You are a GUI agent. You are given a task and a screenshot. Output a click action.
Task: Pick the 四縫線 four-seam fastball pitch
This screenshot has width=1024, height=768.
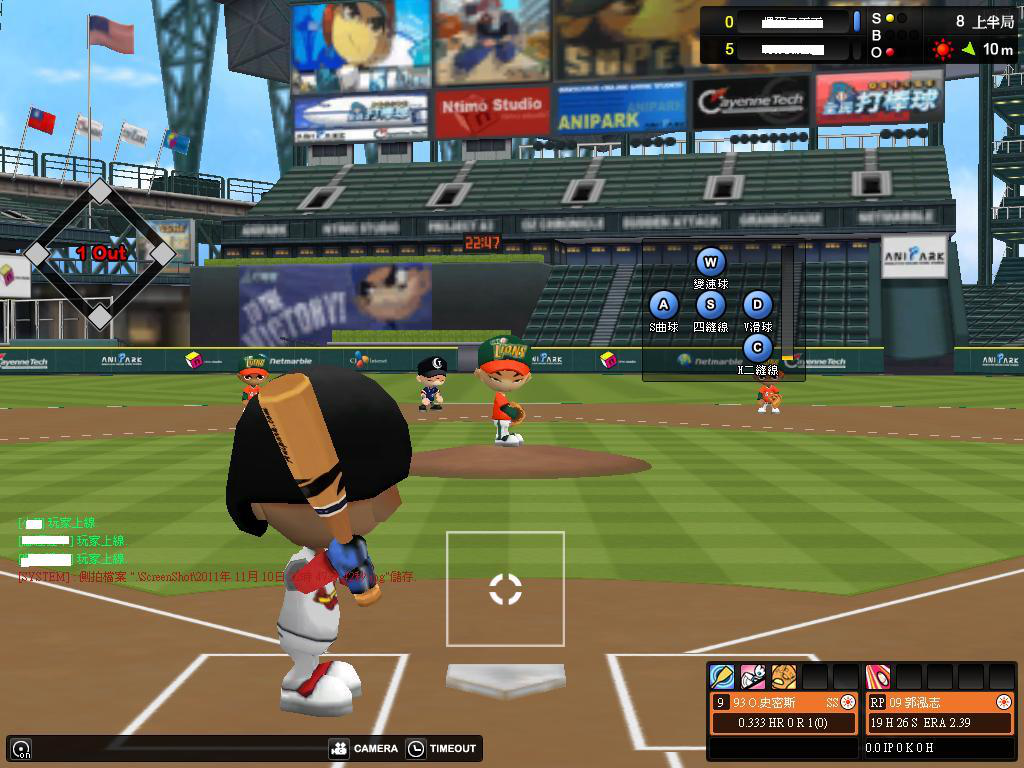710,305
